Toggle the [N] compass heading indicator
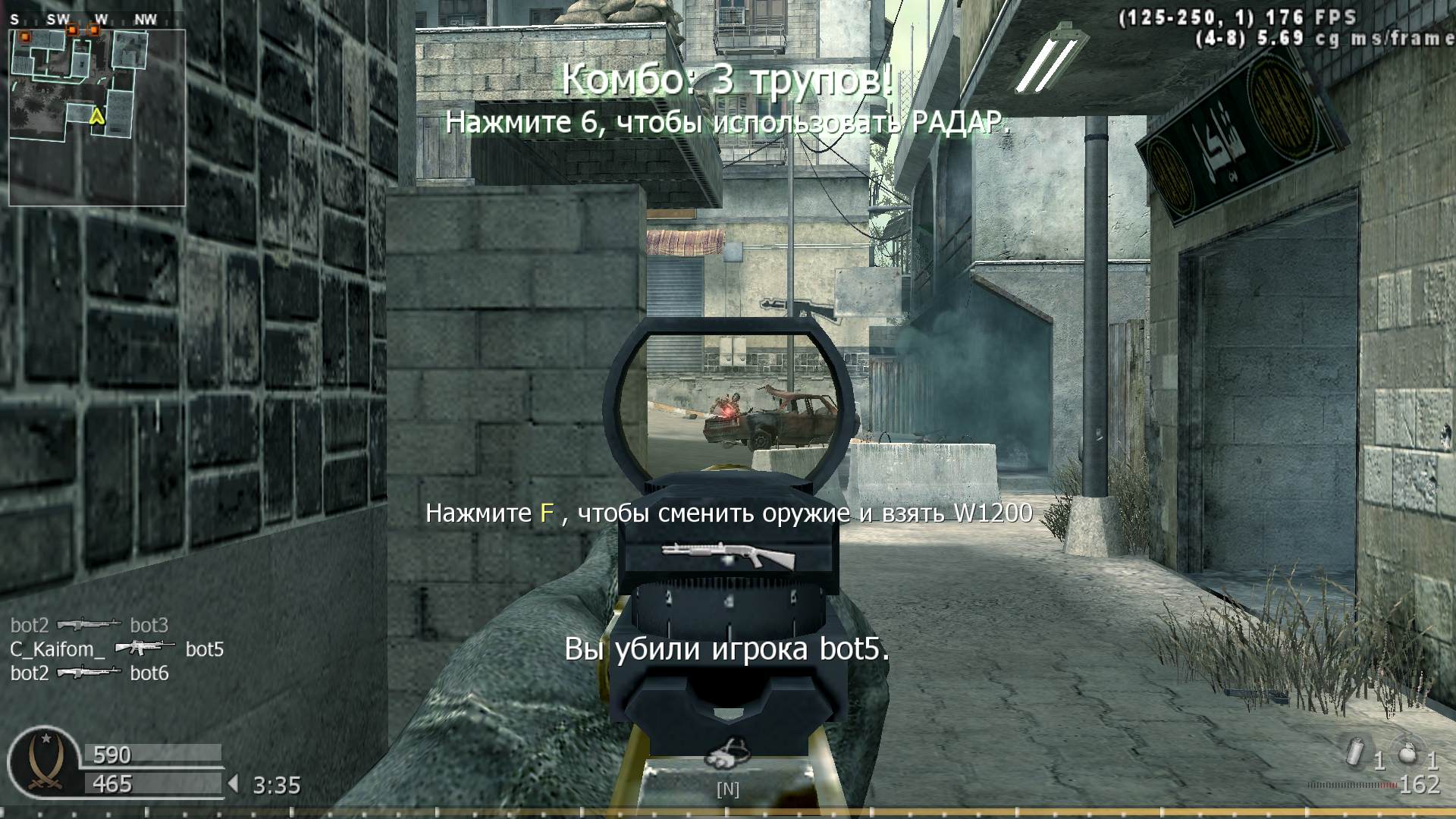This screenshot has height=819, width=1456. (729, 789)
